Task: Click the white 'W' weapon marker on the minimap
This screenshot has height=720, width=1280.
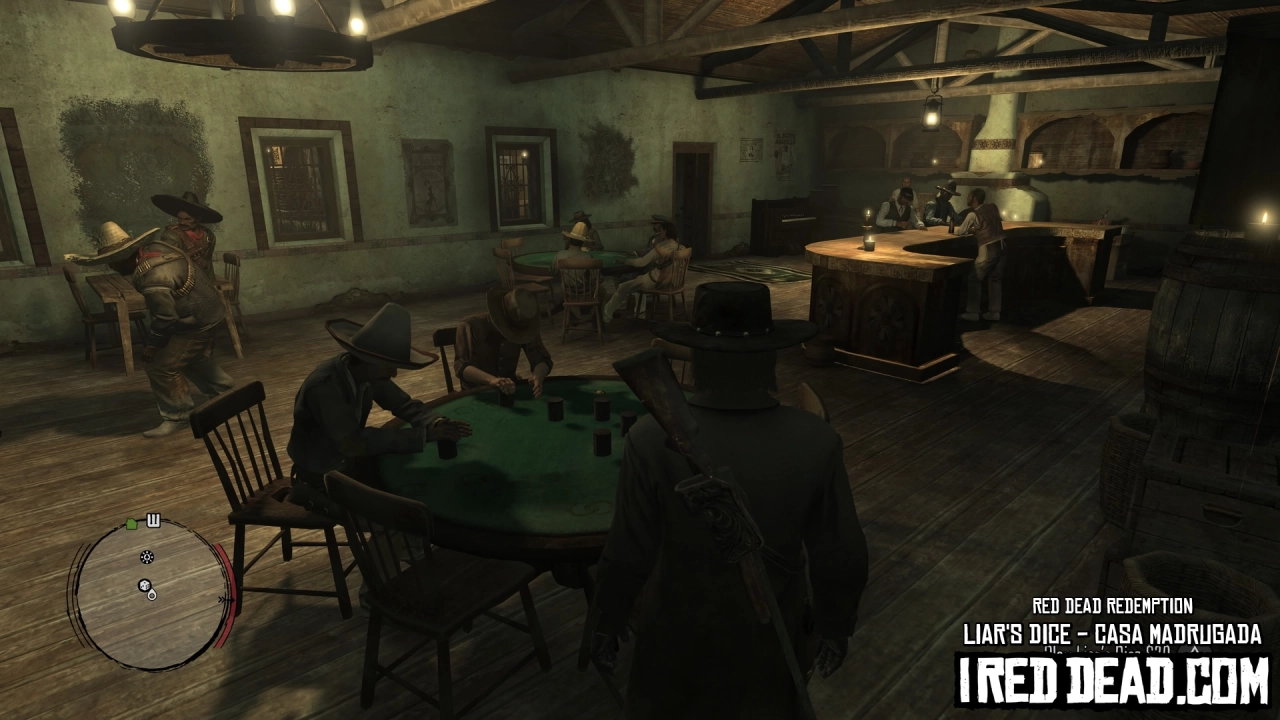Action: click(153, 519)
